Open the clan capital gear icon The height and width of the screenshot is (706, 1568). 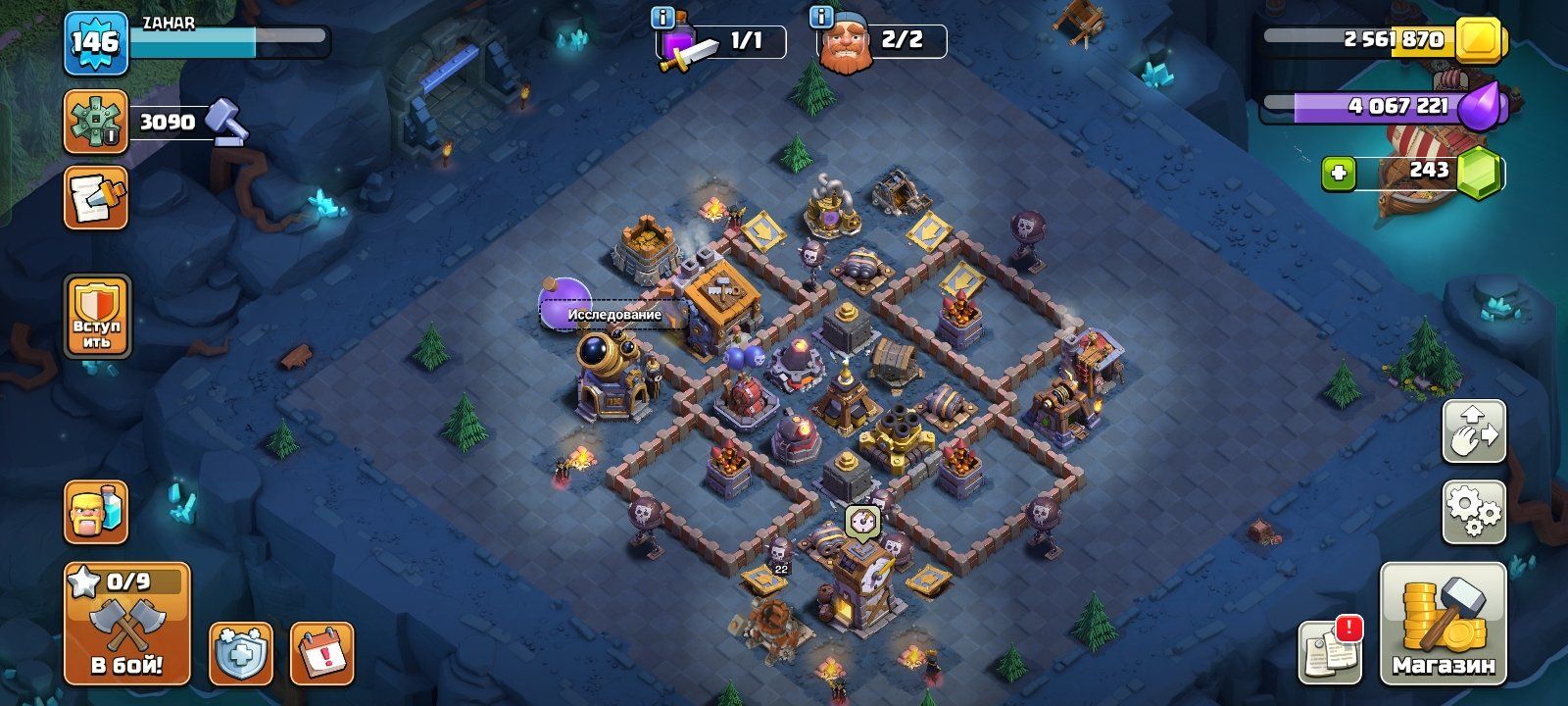[x=96, y=122]
